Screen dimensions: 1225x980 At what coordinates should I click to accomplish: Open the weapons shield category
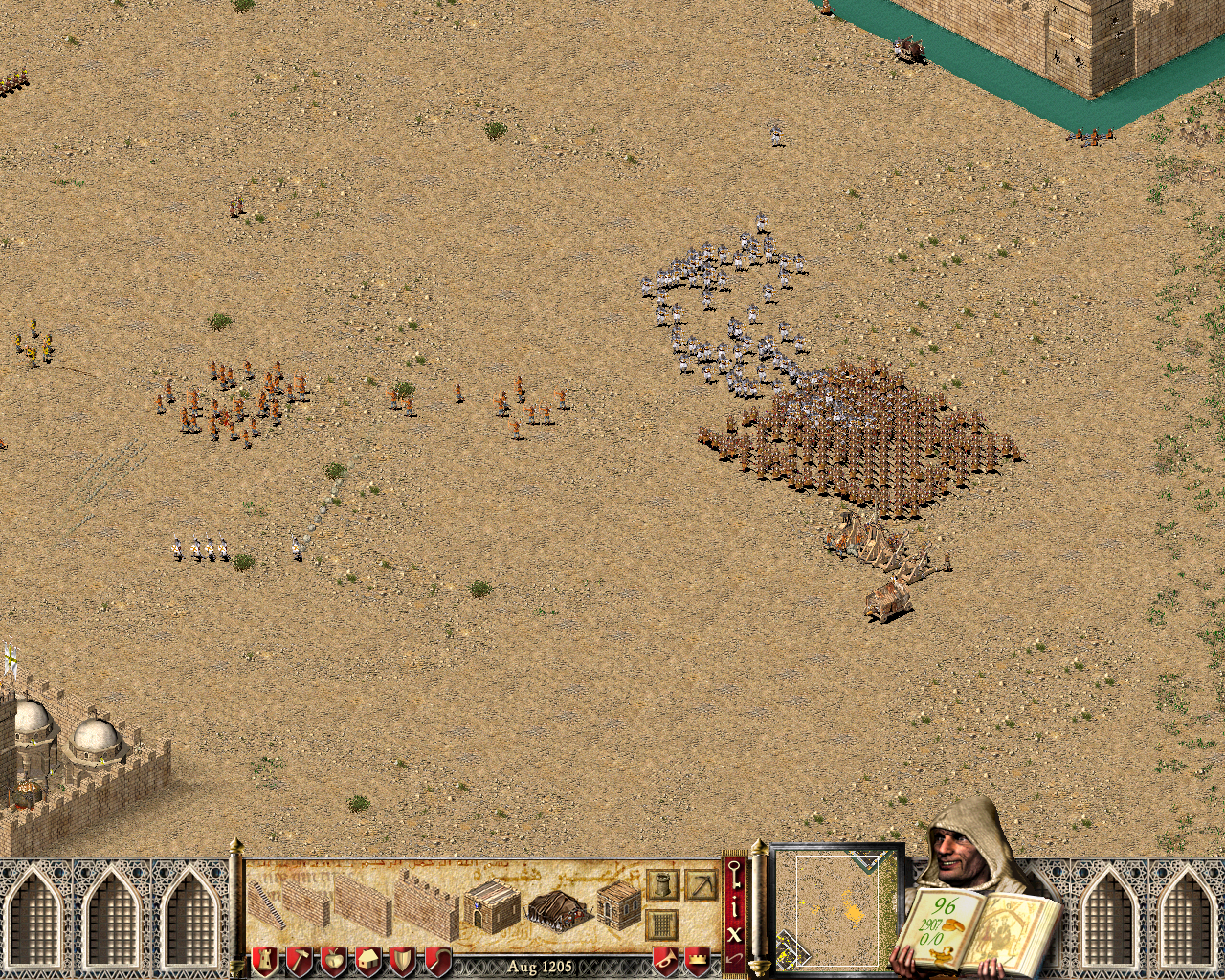403,960
